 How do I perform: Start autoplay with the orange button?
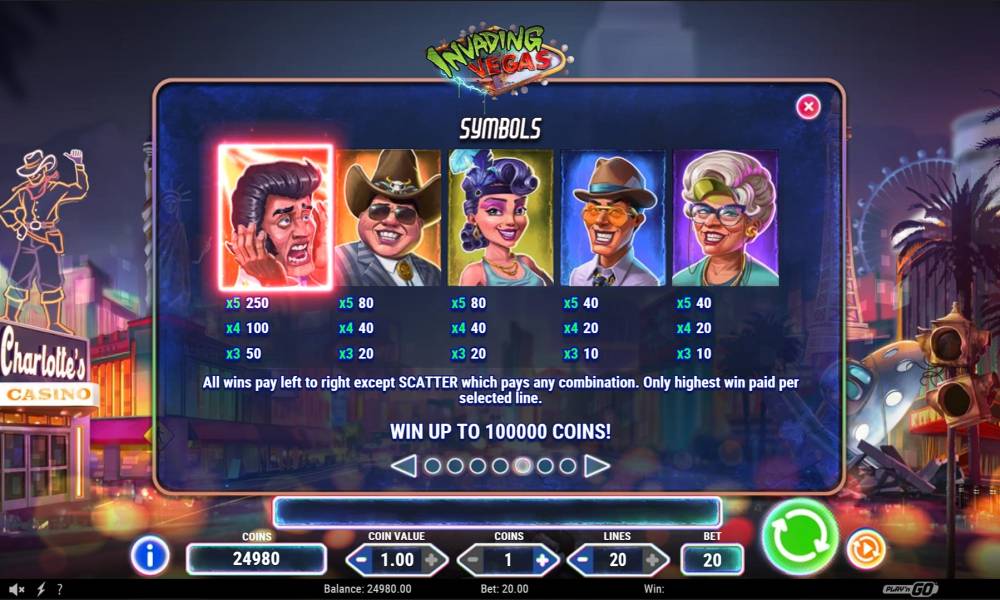click(x=865, y=549)
